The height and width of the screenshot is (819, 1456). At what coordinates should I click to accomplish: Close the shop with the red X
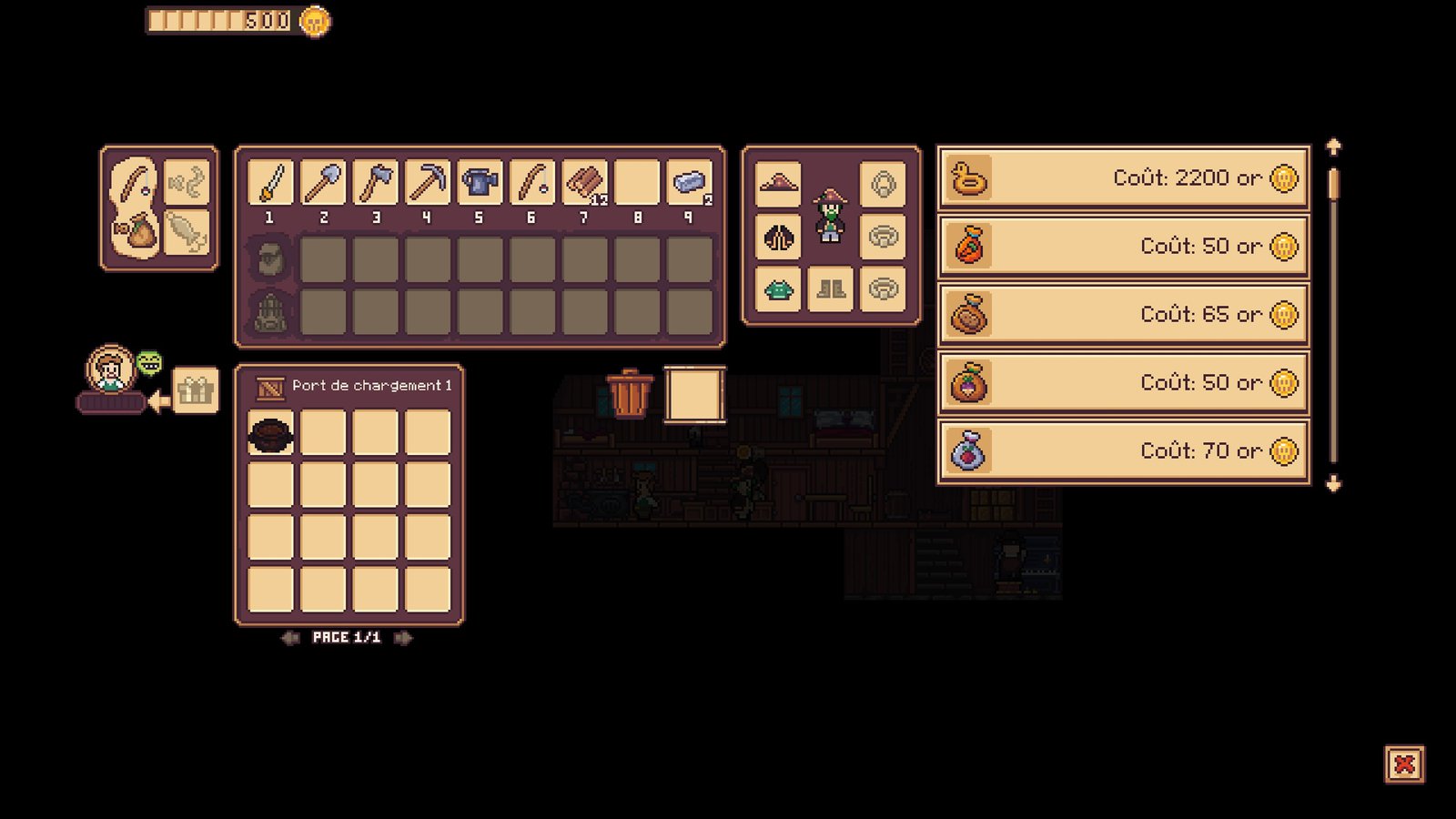point(1404,764)
